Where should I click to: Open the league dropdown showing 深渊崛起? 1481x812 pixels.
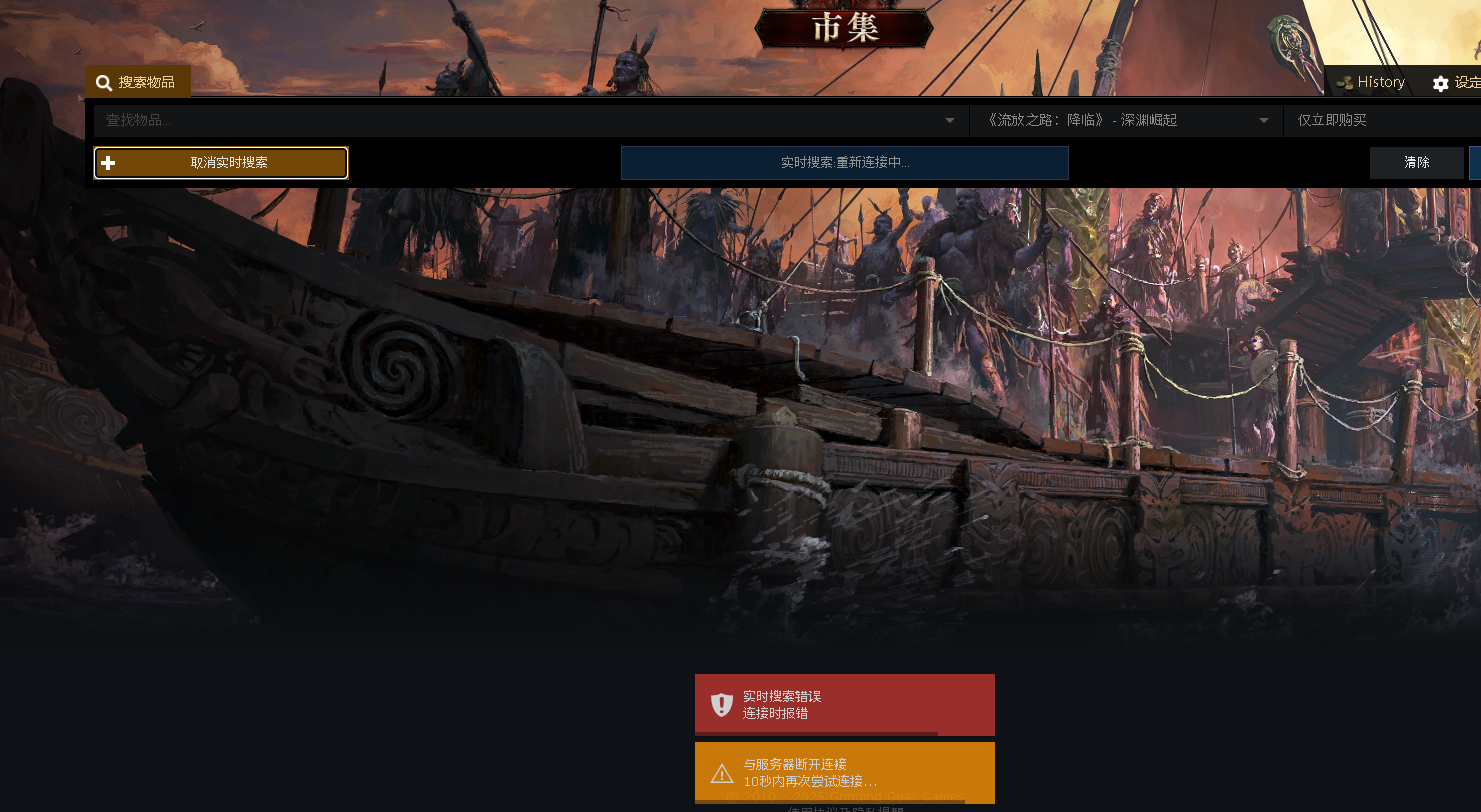point(1125,121)
